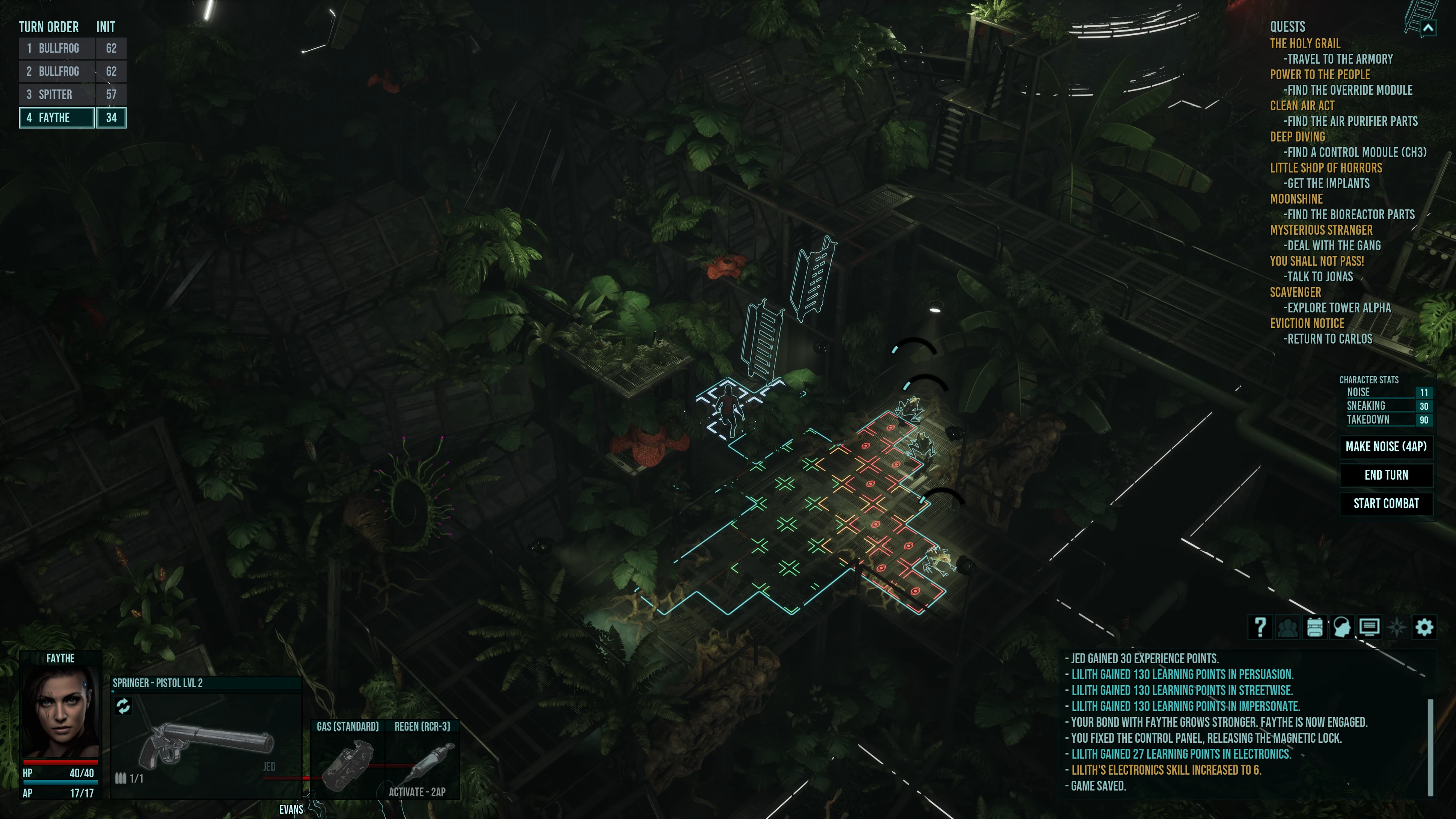1456x819 pixels.
Task: Start combat with the button
Action: [x=1386, y=504]
